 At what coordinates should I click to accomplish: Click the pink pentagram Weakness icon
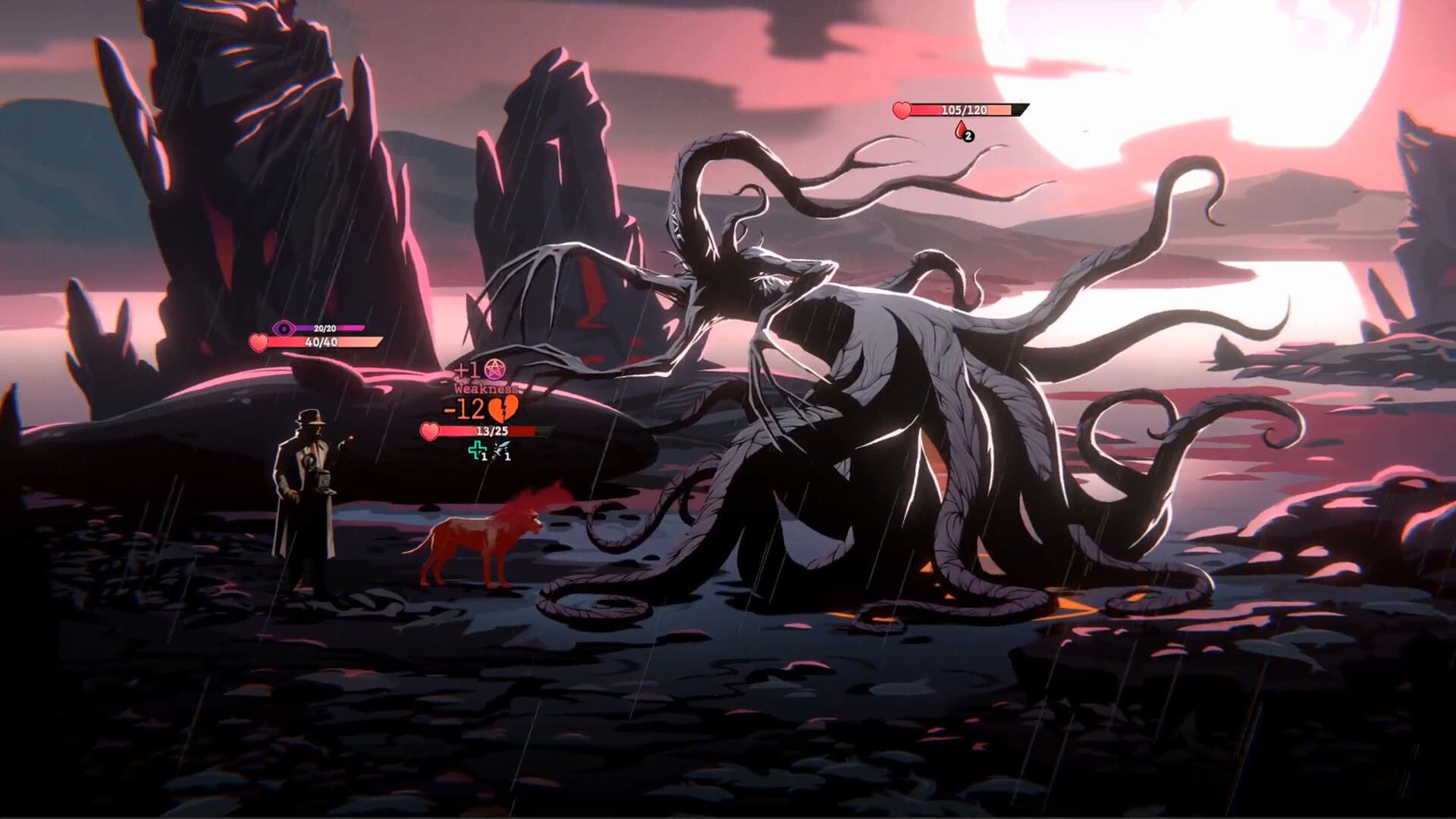coord(495,369)
